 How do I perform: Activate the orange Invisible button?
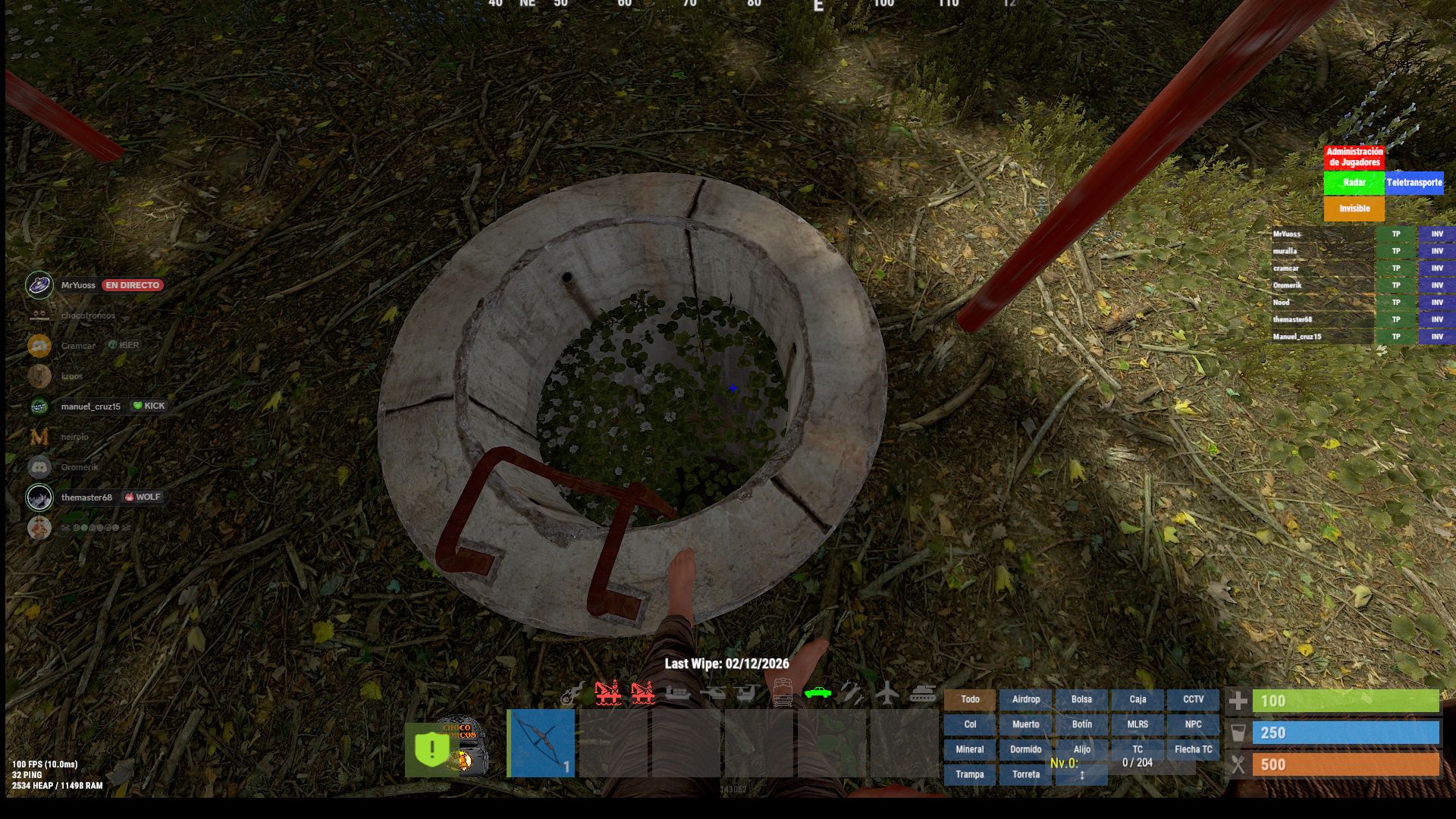coord(1354,209)
